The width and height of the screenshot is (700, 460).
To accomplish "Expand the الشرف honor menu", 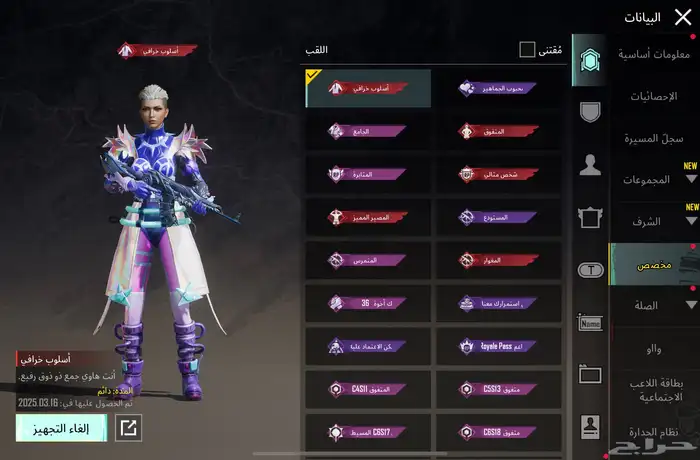I will click(657, 222).
